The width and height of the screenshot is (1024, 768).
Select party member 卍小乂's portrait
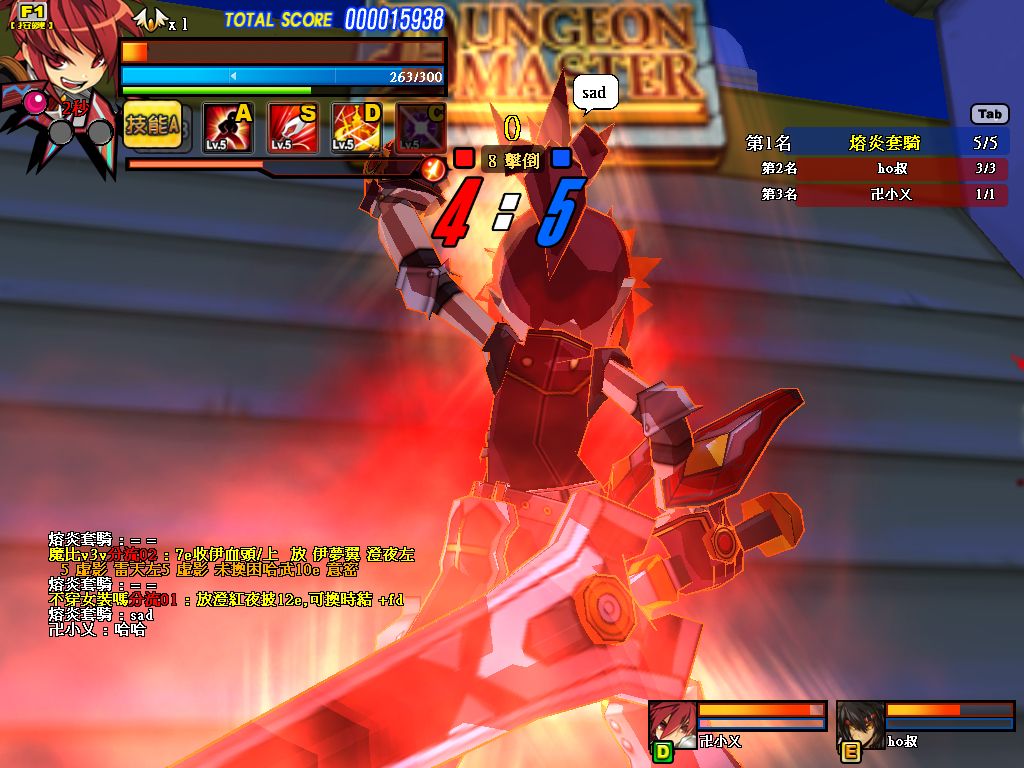point(673,725)
